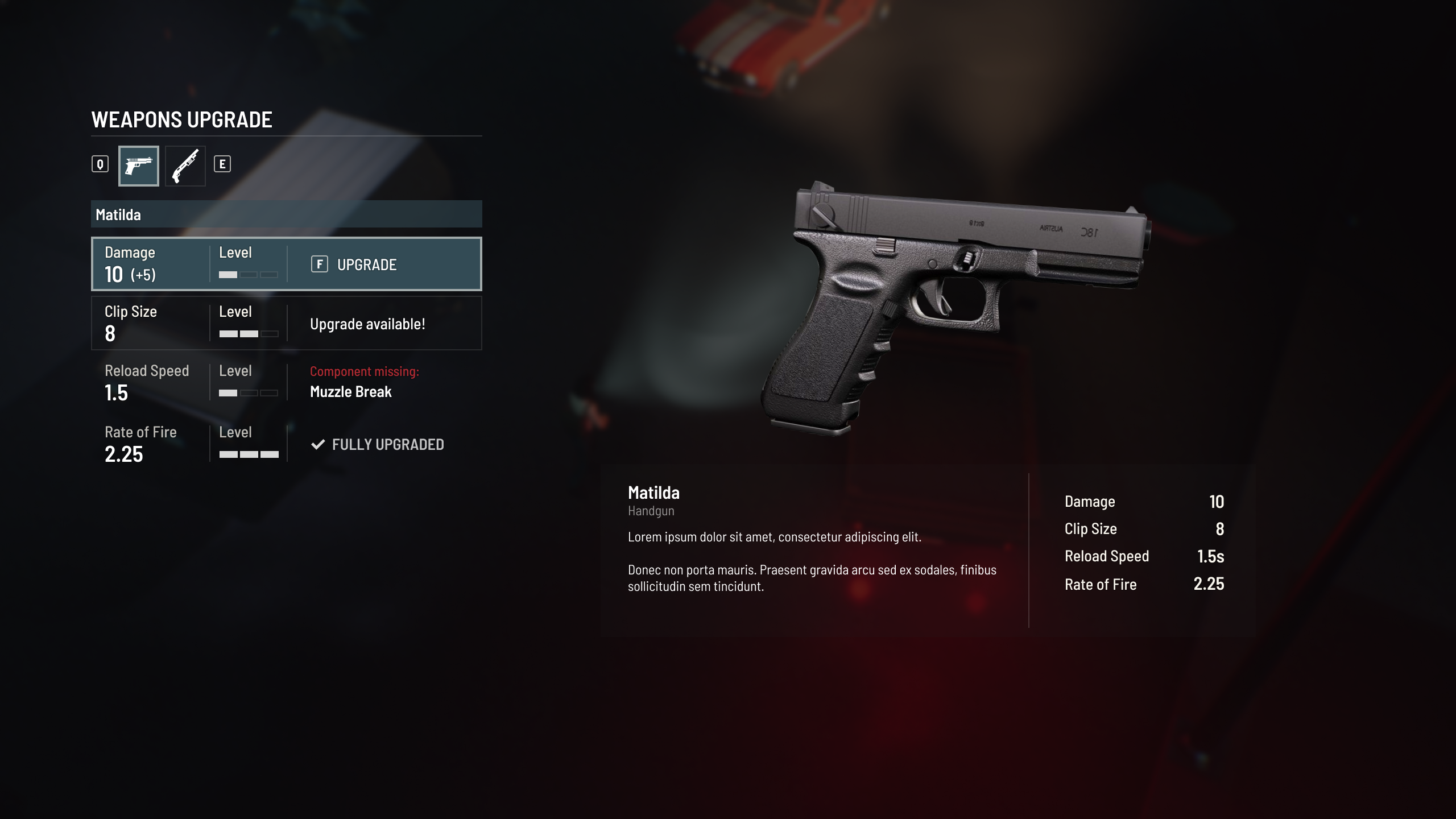The image size is (1456, 819).
Task: Select the Rate of Fire row
Action: tap(286, 444)
